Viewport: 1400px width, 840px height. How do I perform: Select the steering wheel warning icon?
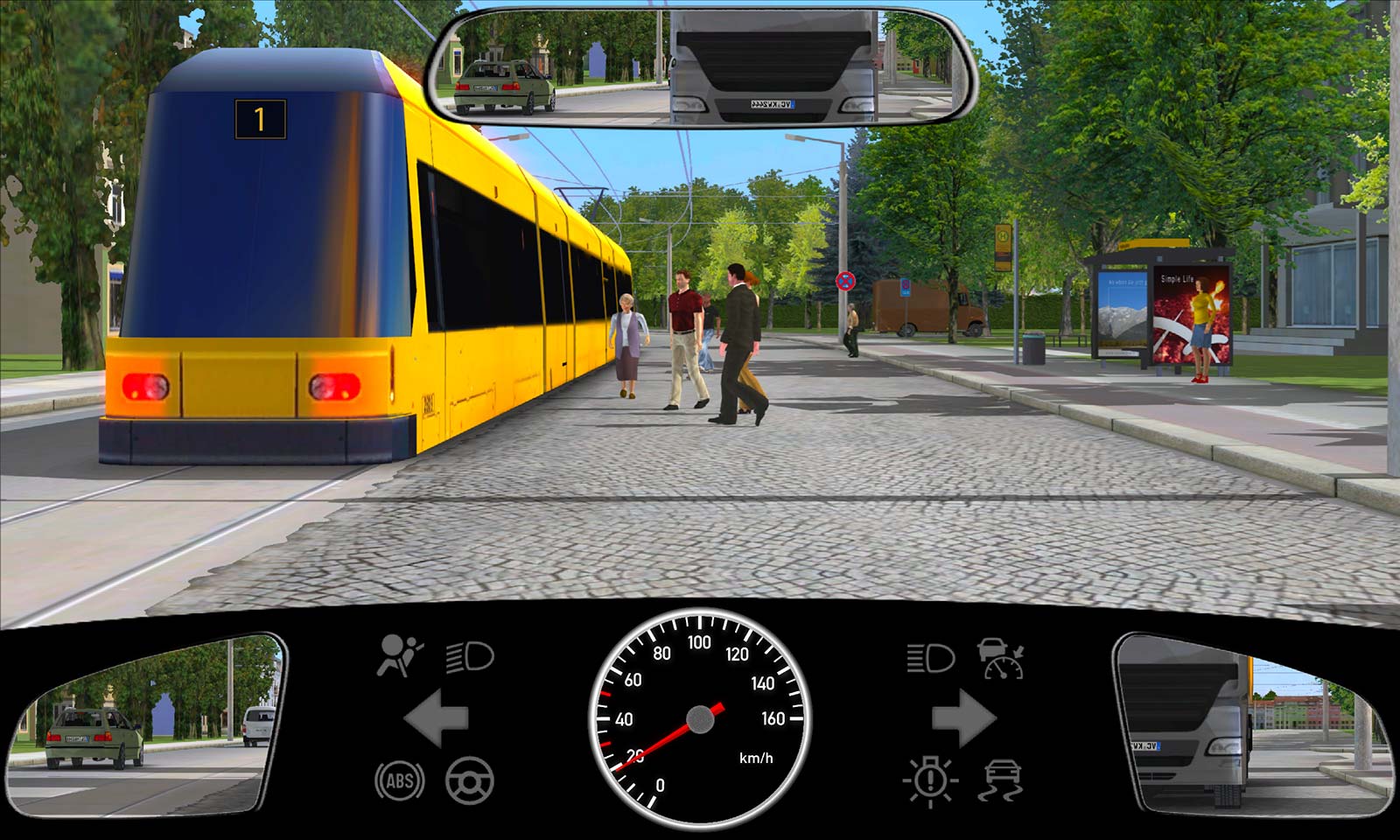470,780
